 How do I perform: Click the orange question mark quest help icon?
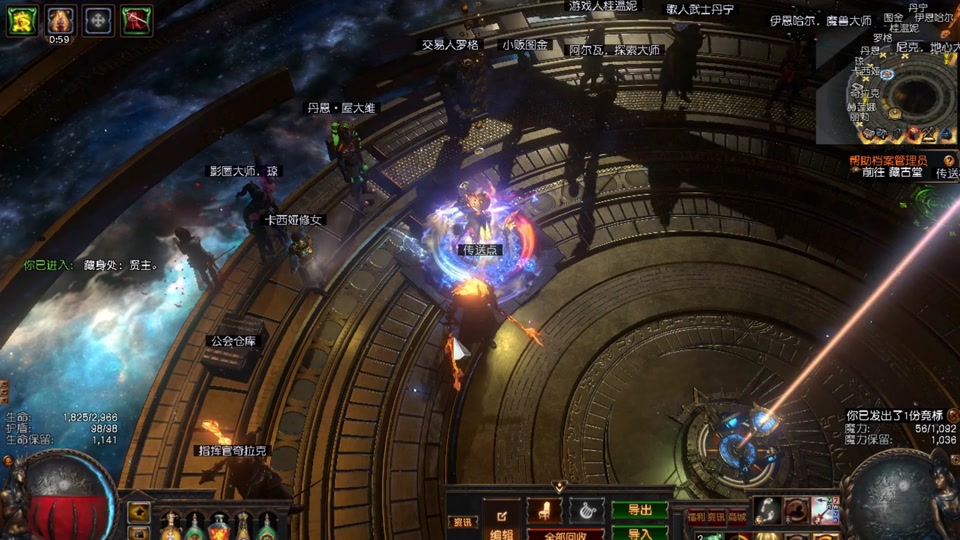949,160
